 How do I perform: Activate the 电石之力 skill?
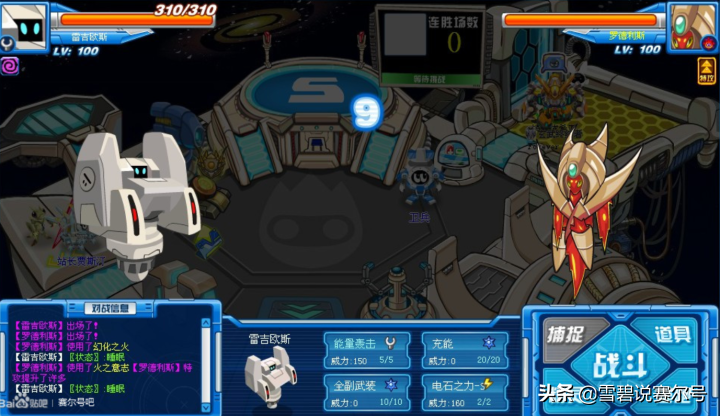point(464,393)
